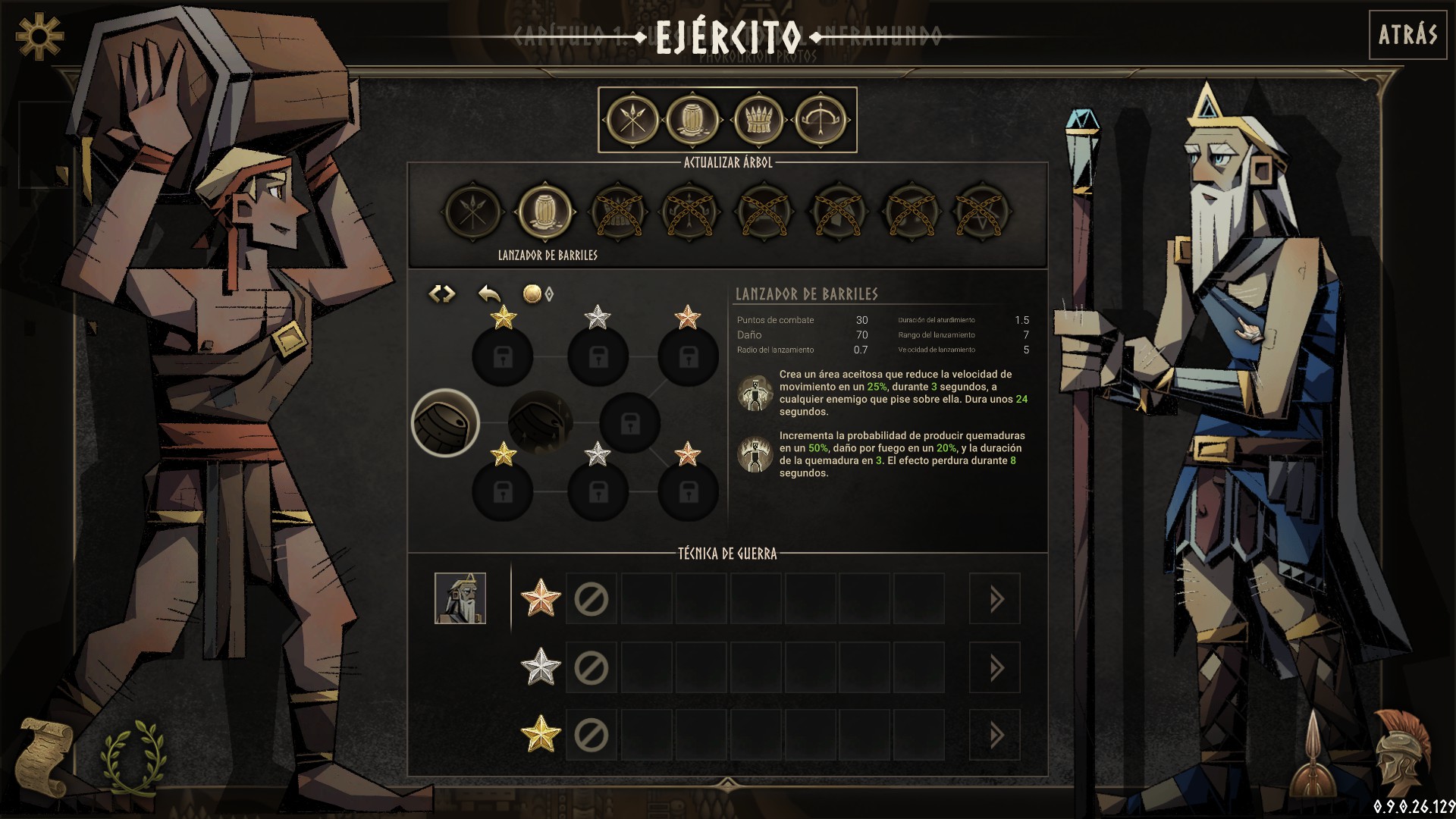Go back with the ATRÁS button
The height and width of the screenshot is (819, 1456).
[x=1407, y=35]
